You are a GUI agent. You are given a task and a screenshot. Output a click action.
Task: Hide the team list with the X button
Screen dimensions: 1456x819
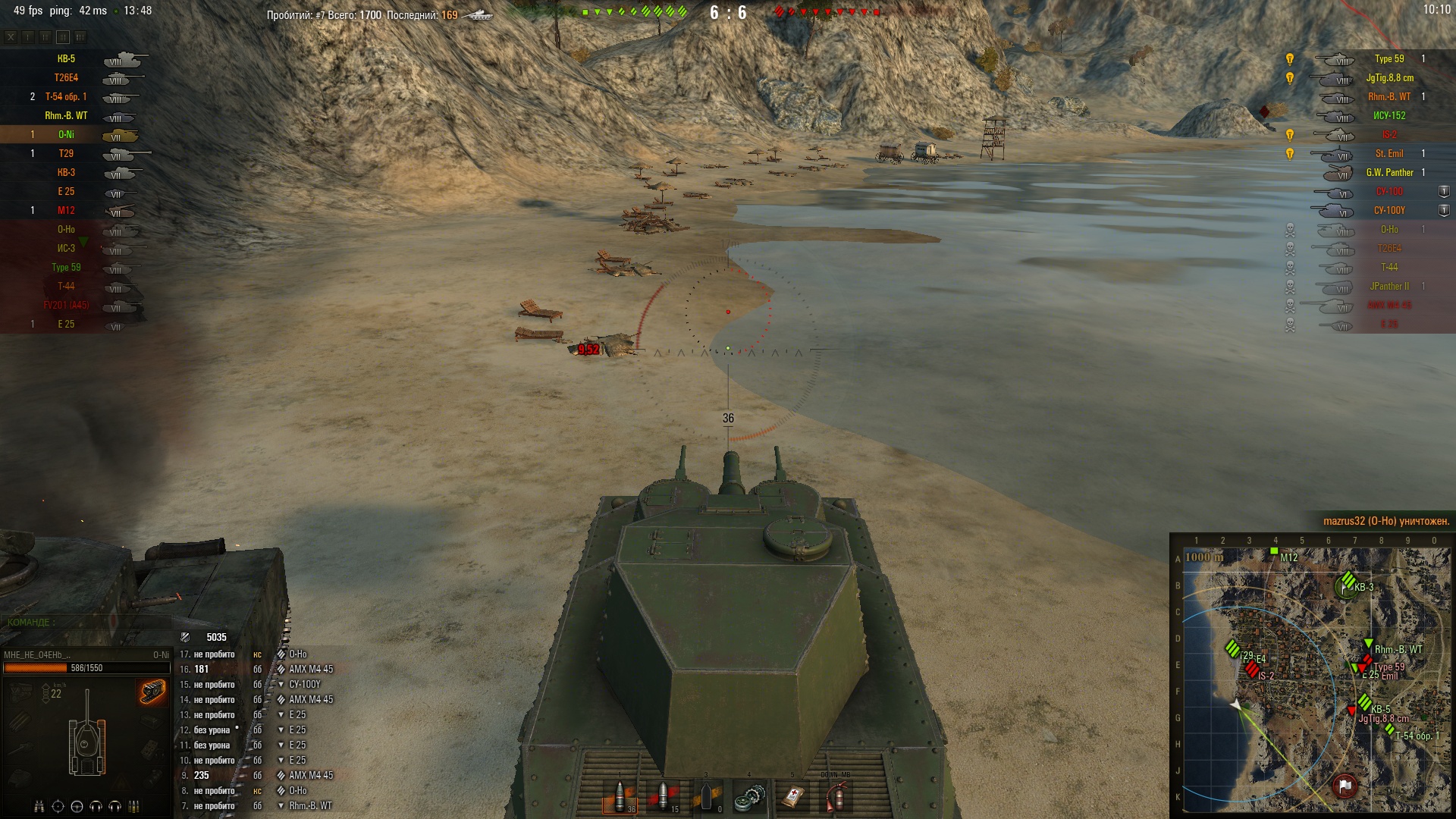click(x=11, y=36)
